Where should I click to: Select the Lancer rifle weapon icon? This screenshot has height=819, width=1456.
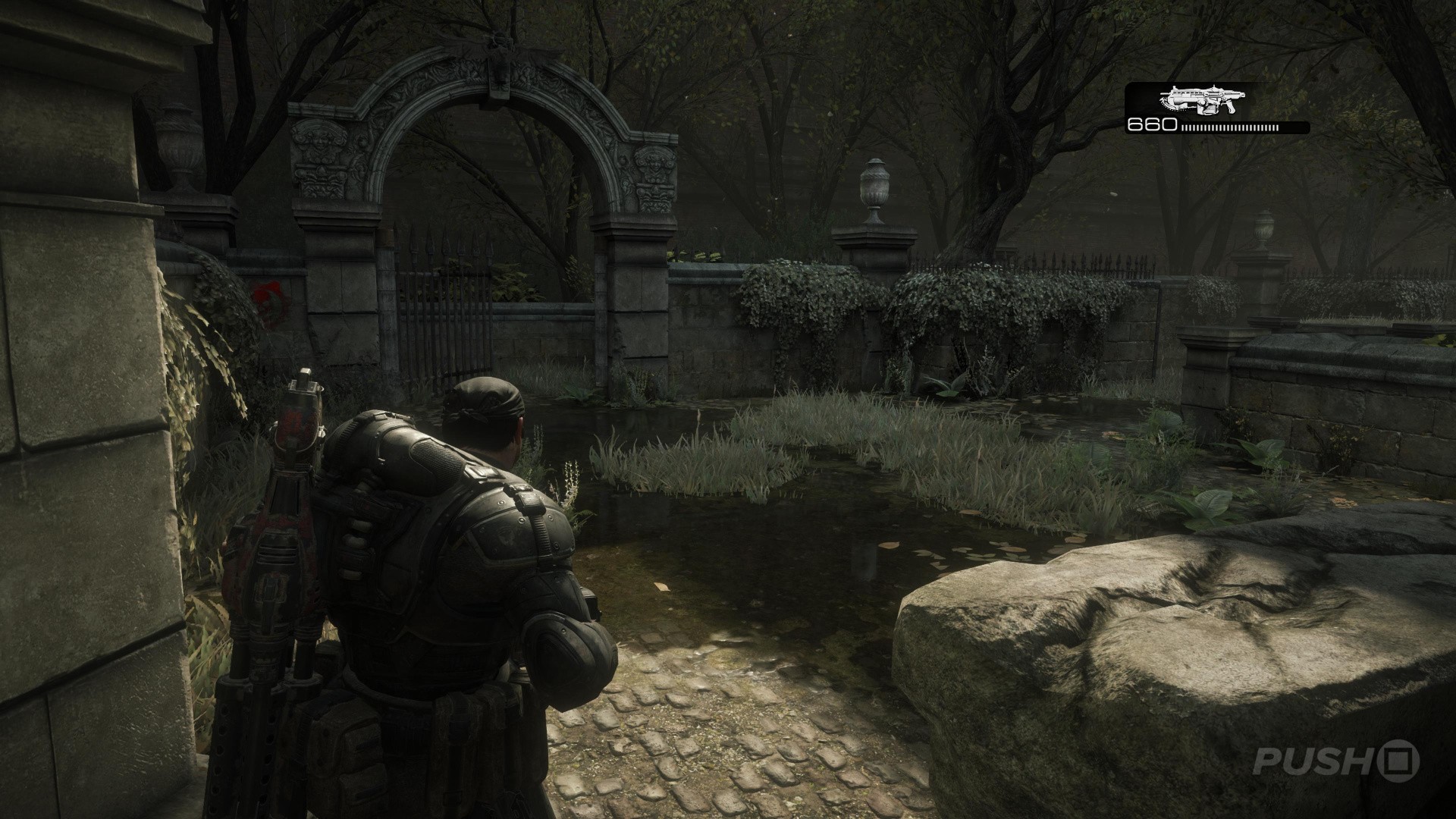(x=1197, y=100)
